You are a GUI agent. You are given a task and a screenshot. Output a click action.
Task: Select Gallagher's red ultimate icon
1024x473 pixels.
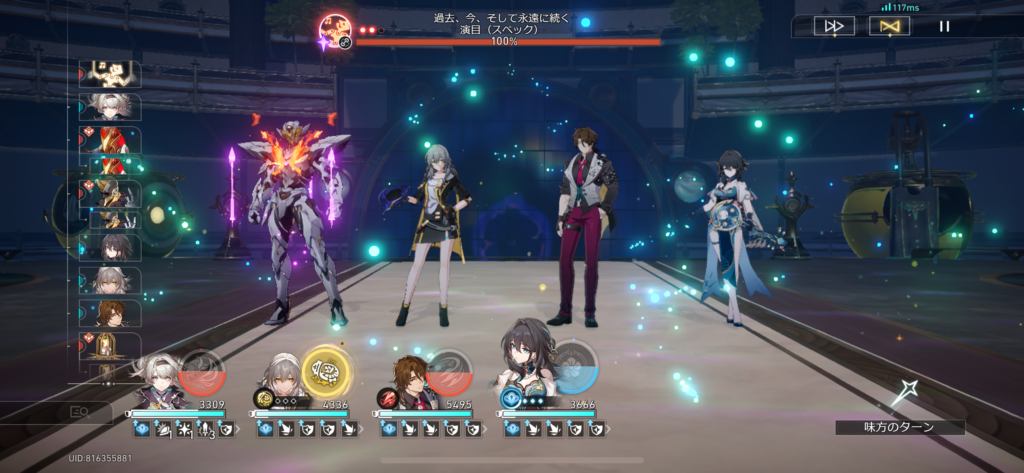coord(450,372)
